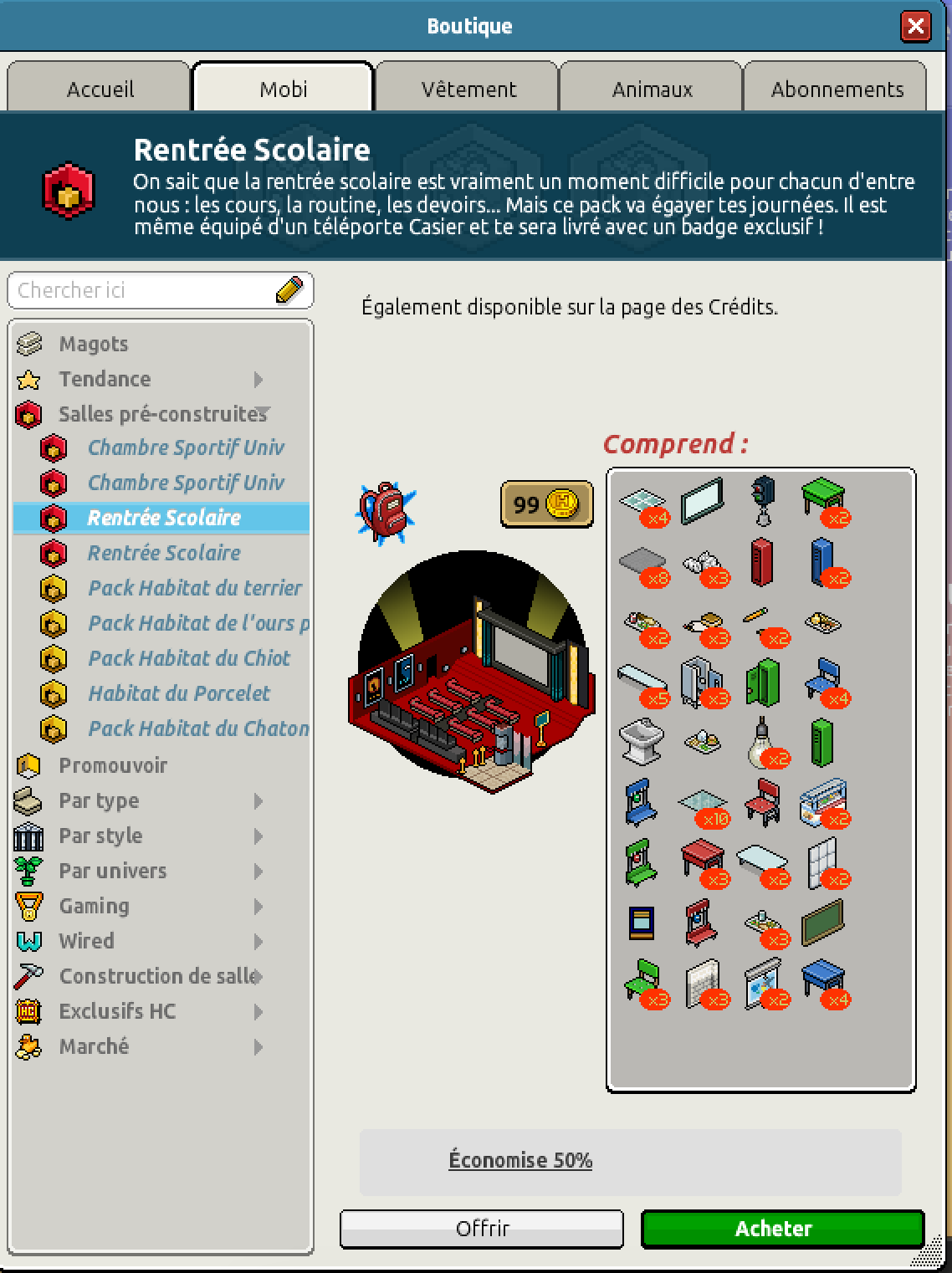Image resolution: width=952 pixels, height=1273 pixels.
Task: Click the Chercher ici search field
Action: point(142,290)
